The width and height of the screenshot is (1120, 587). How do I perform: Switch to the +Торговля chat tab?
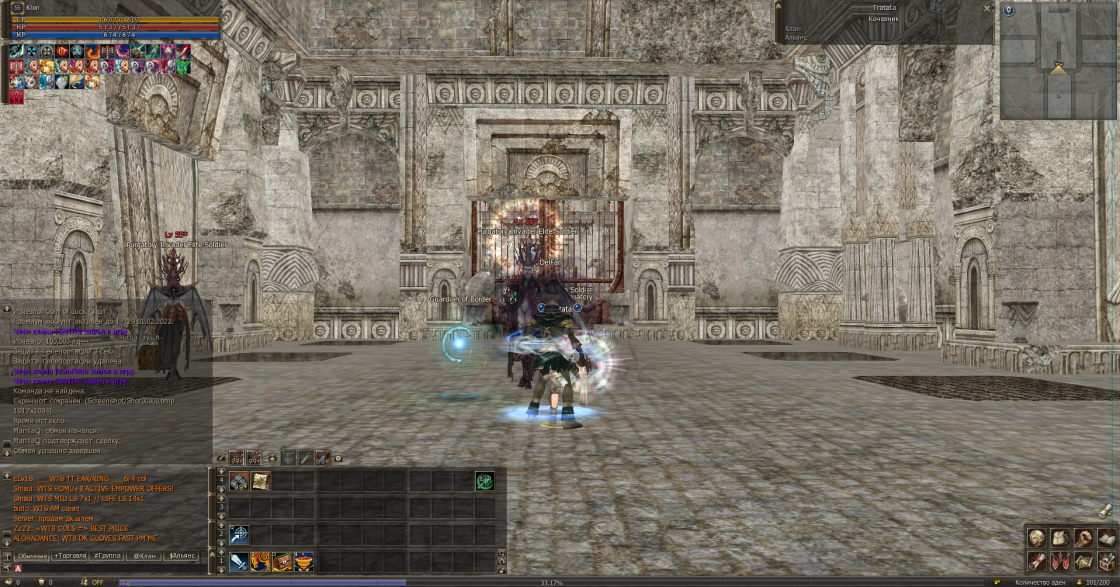coord(70,555)
